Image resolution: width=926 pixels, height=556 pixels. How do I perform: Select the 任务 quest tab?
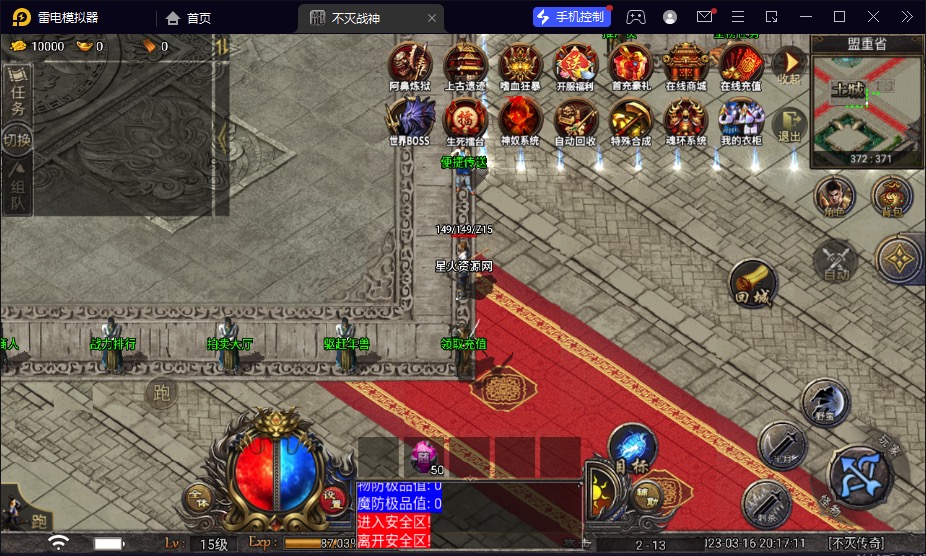tap(17, 95)
